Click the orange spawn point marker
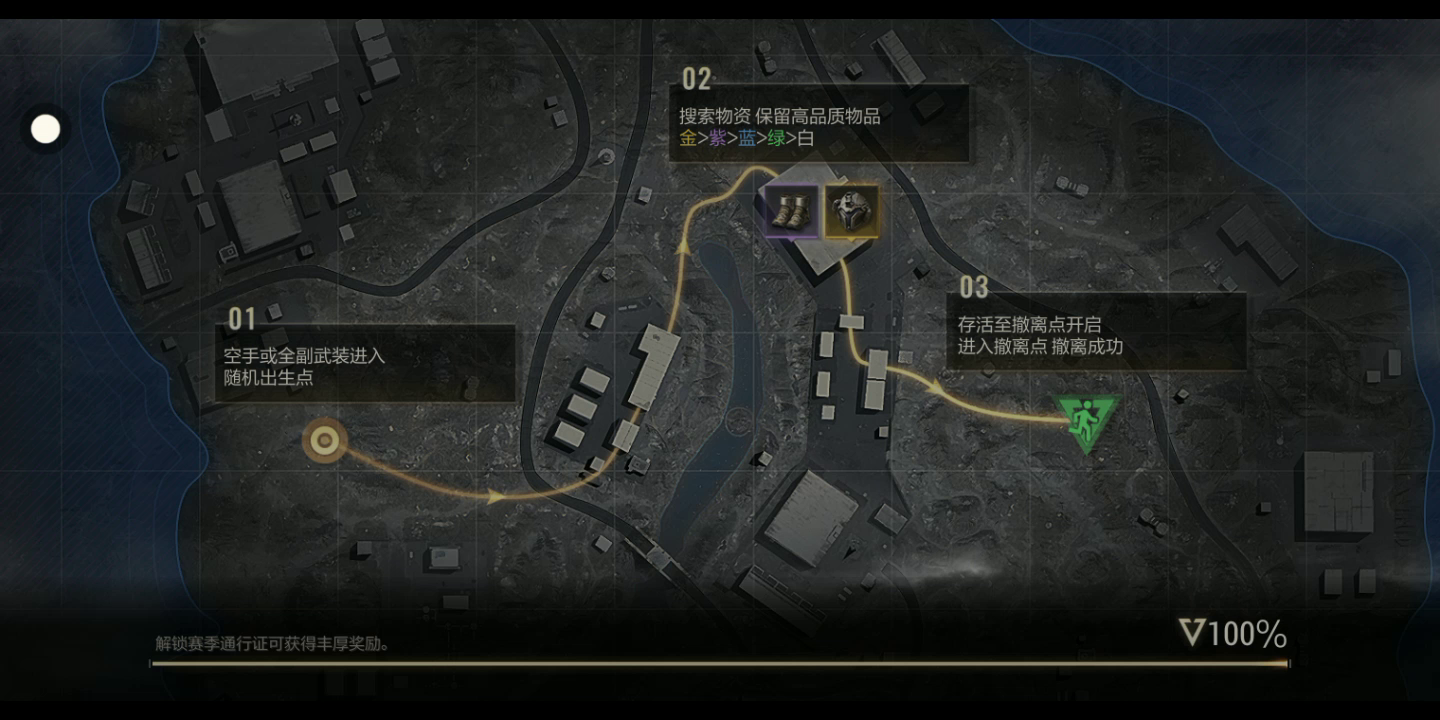Image resolution: width=1440 pixels, height=720 pixels. (325, 440)
